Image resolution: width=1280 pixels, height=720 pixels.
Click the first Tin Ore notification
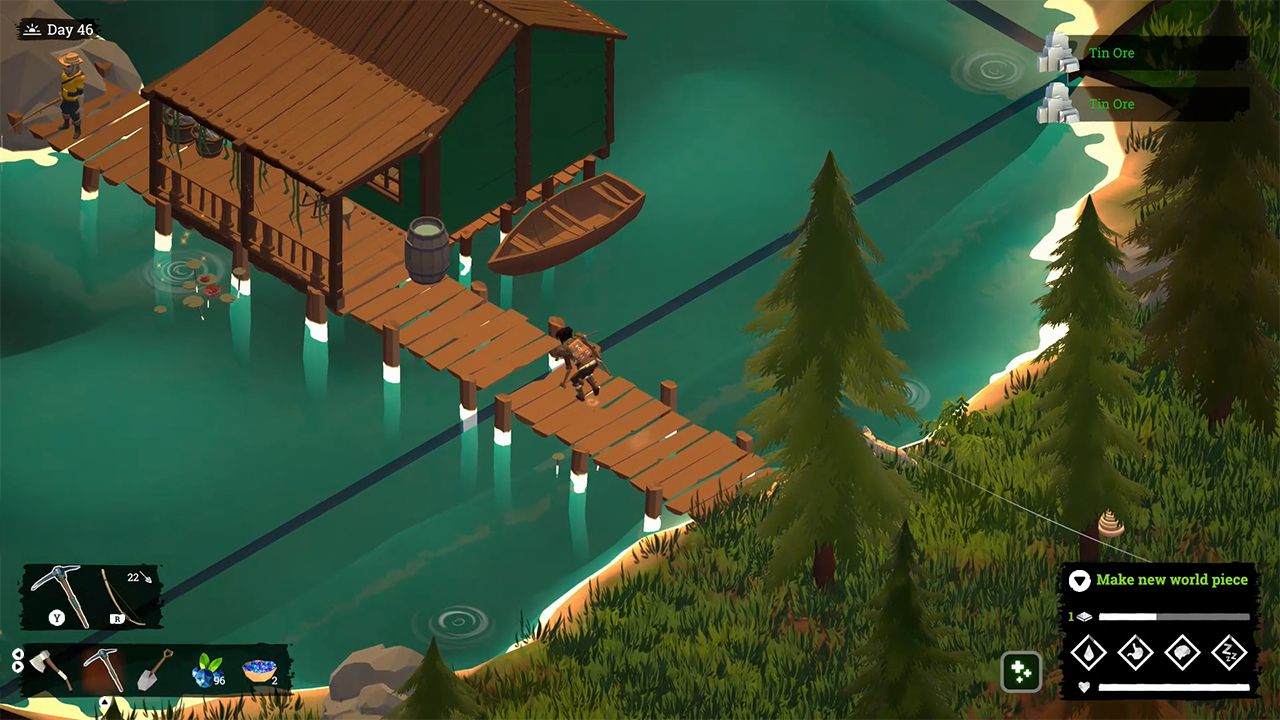[1110, 53]
